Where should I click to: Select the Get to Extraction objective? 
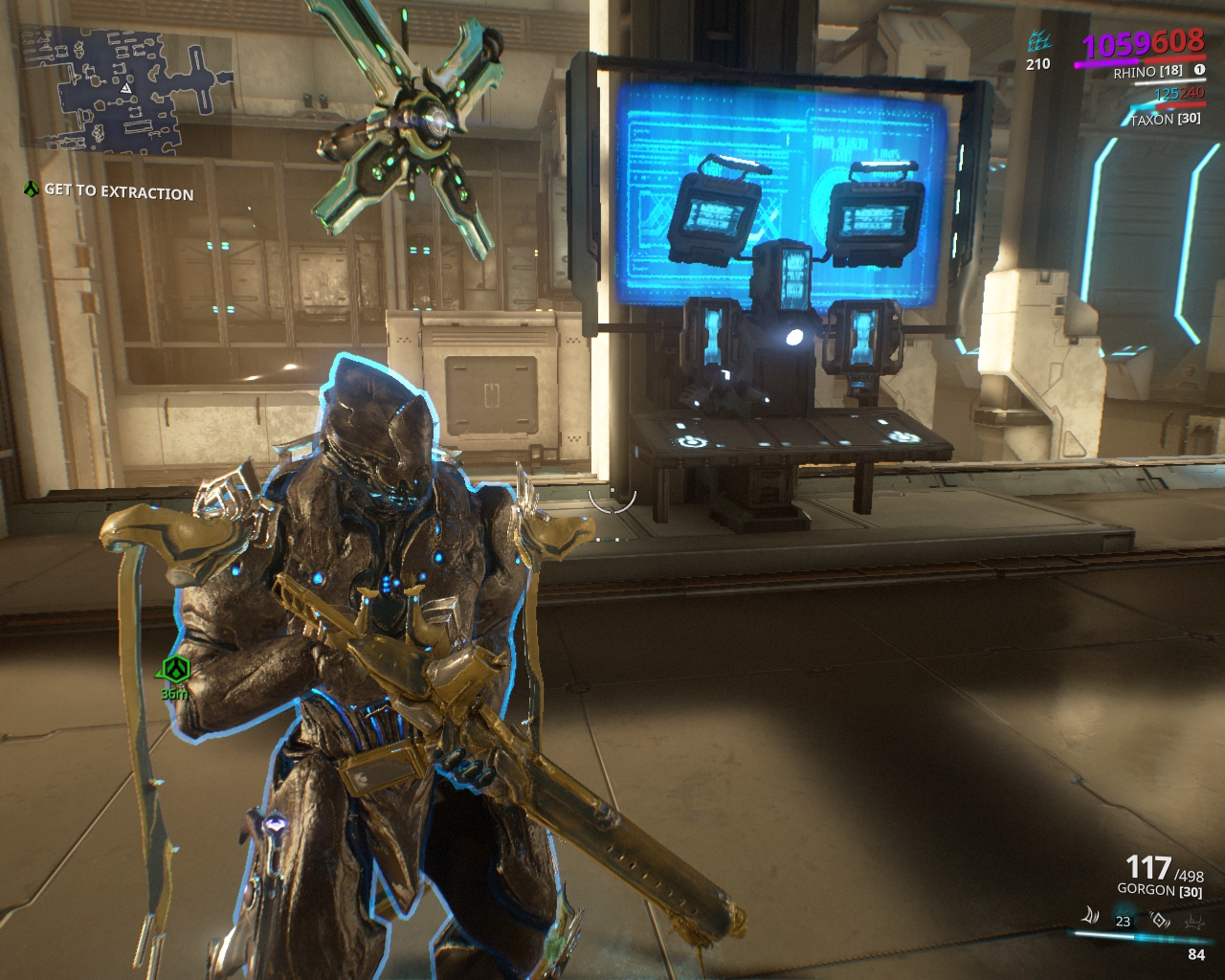point(119,191)
